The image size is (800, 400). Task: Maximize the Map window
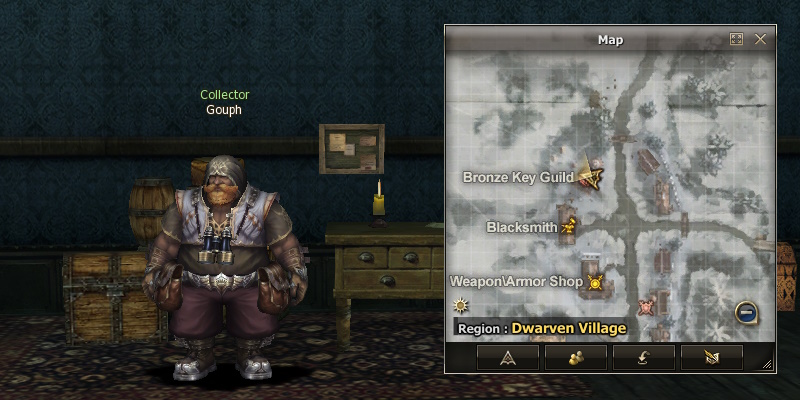point(737,40)
